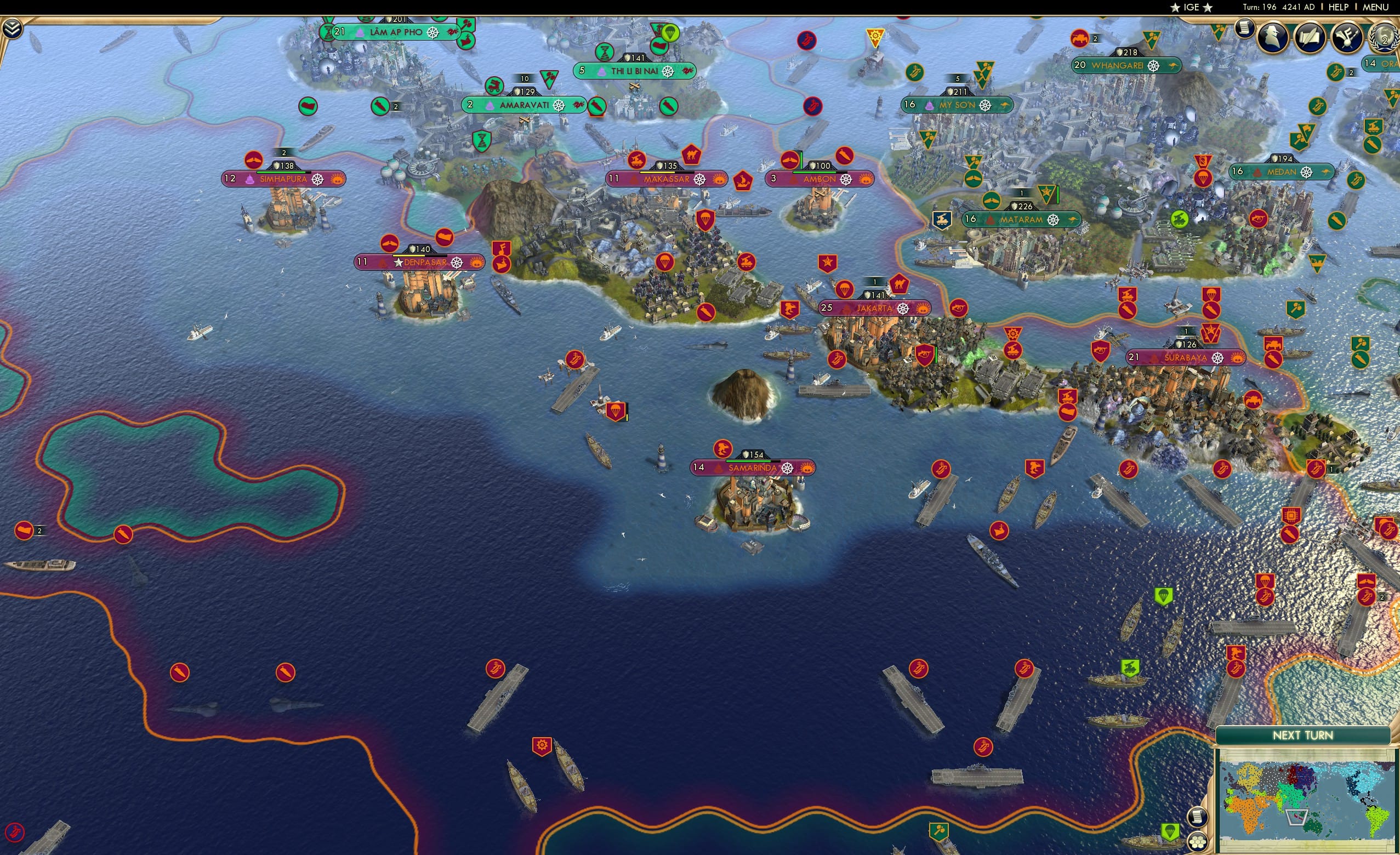Open the Economic overview scroll-and-quill icon

pyautogui.click(x=1310, y=38)
